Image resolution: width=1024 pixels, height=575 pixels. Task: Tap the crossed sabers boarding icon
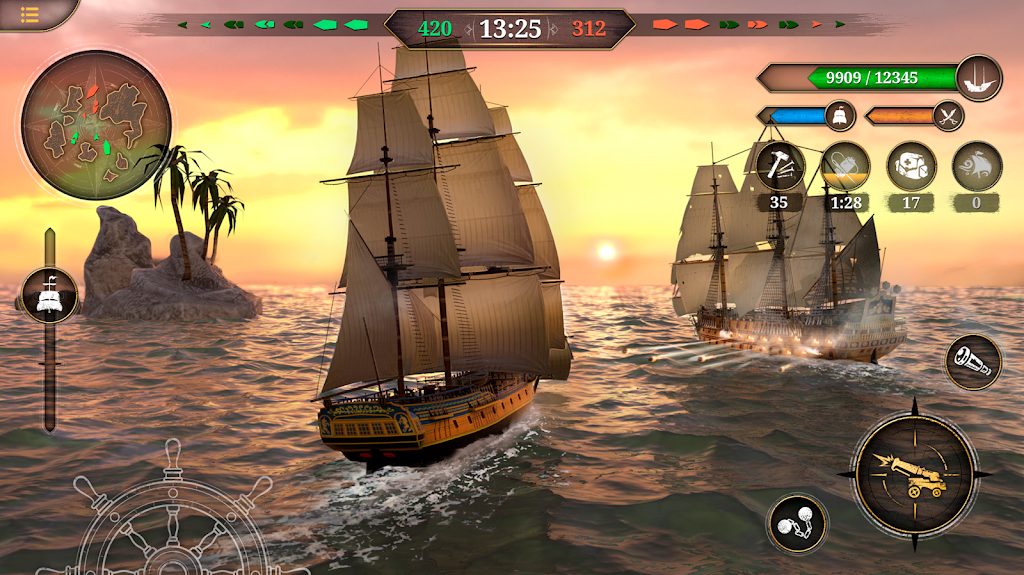tap(948, 116)
